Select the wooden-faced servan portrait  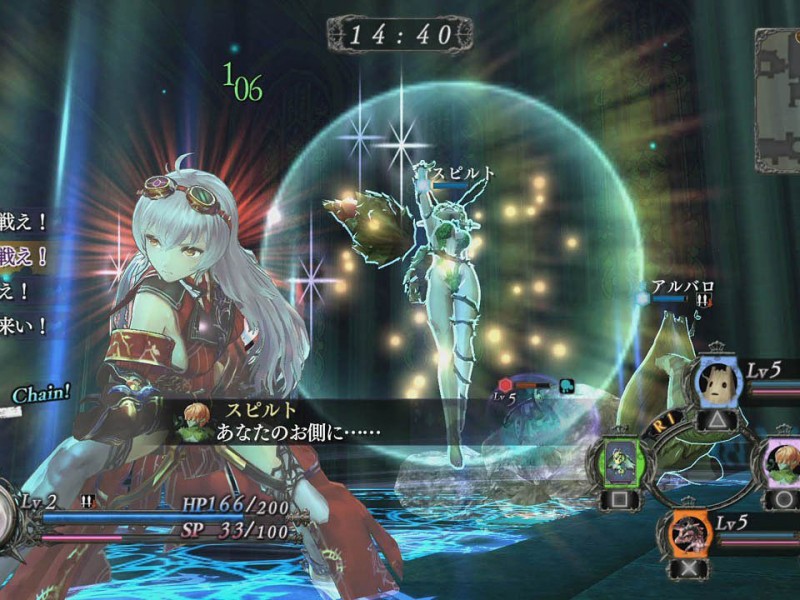tap(716, 381)
